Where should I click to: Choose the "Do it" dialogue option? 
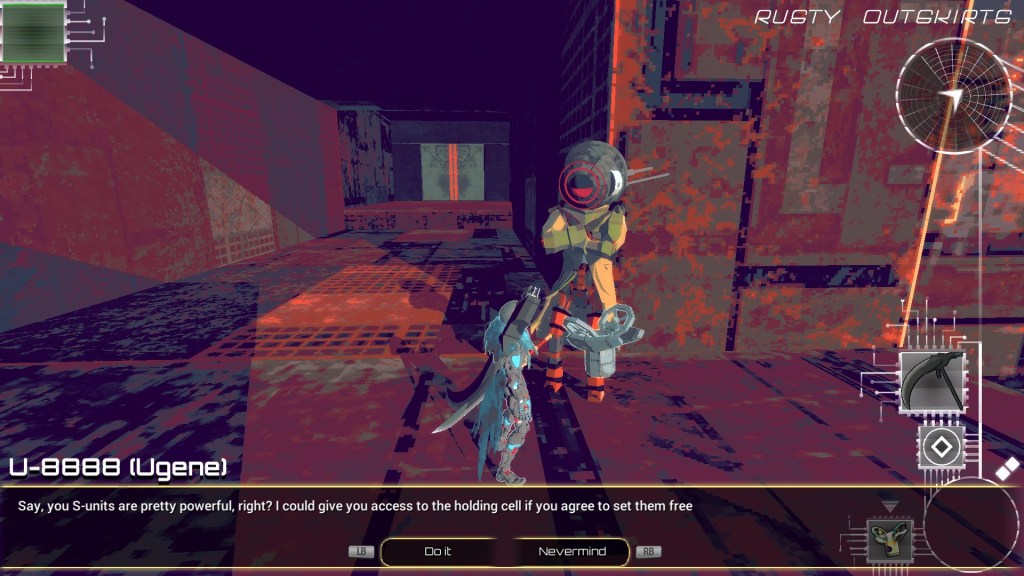(x=438, y=552)
